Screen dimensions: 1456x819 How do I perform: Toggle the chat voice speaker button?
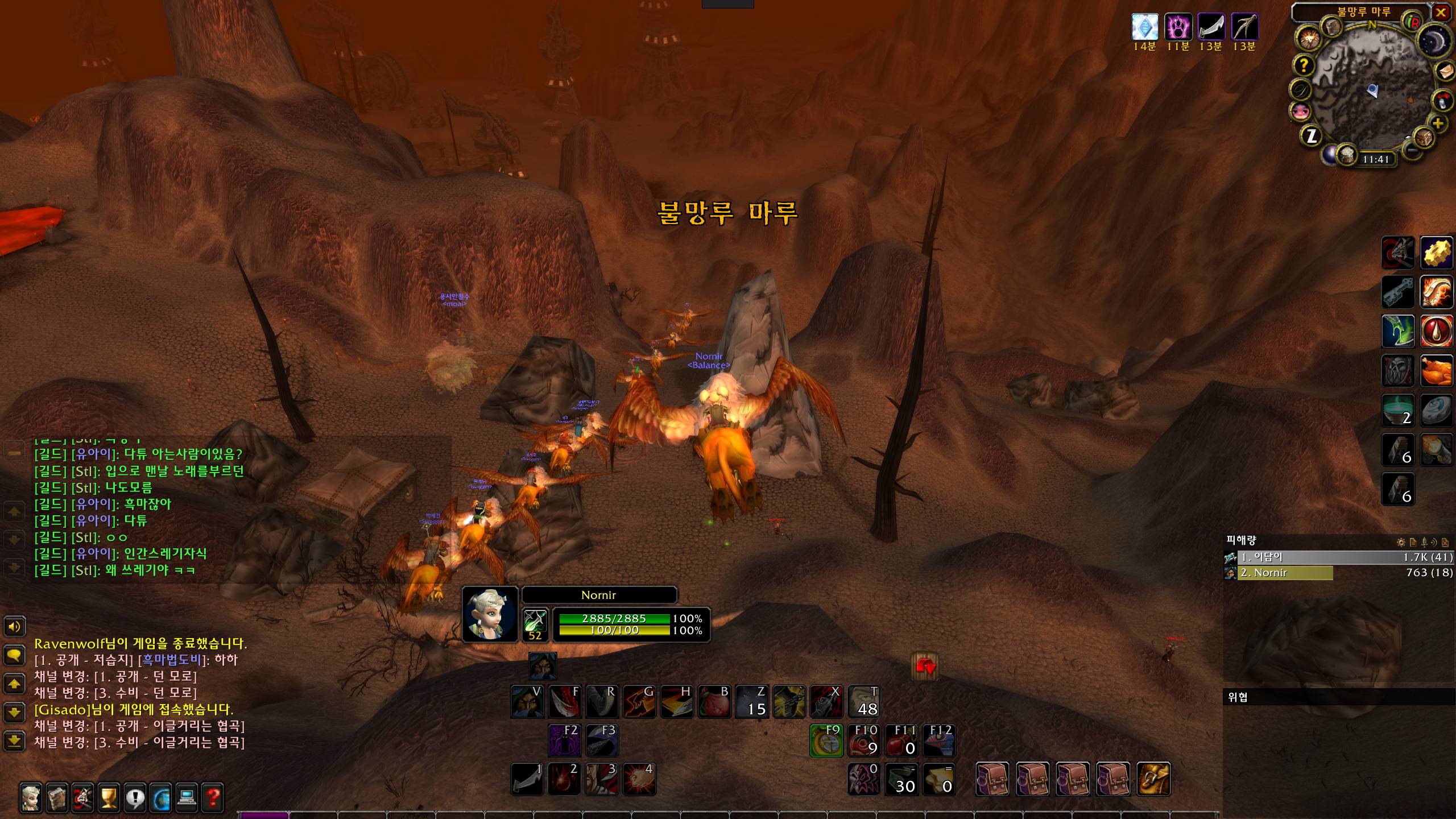(14, 627)
